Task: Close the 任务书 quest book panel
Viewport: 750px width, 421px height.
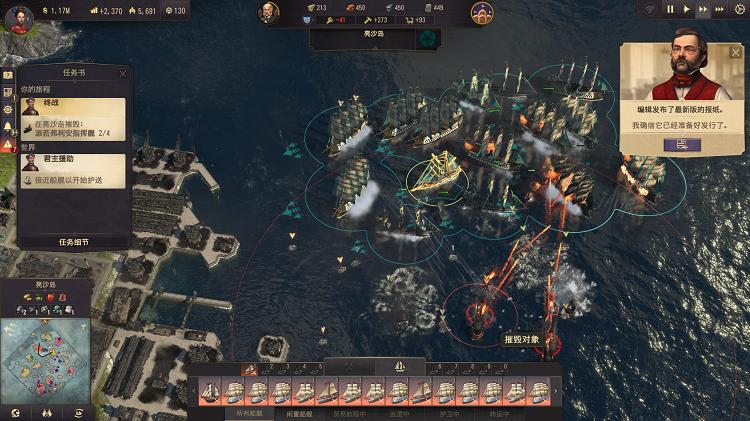Action: (x=123, y=73)
